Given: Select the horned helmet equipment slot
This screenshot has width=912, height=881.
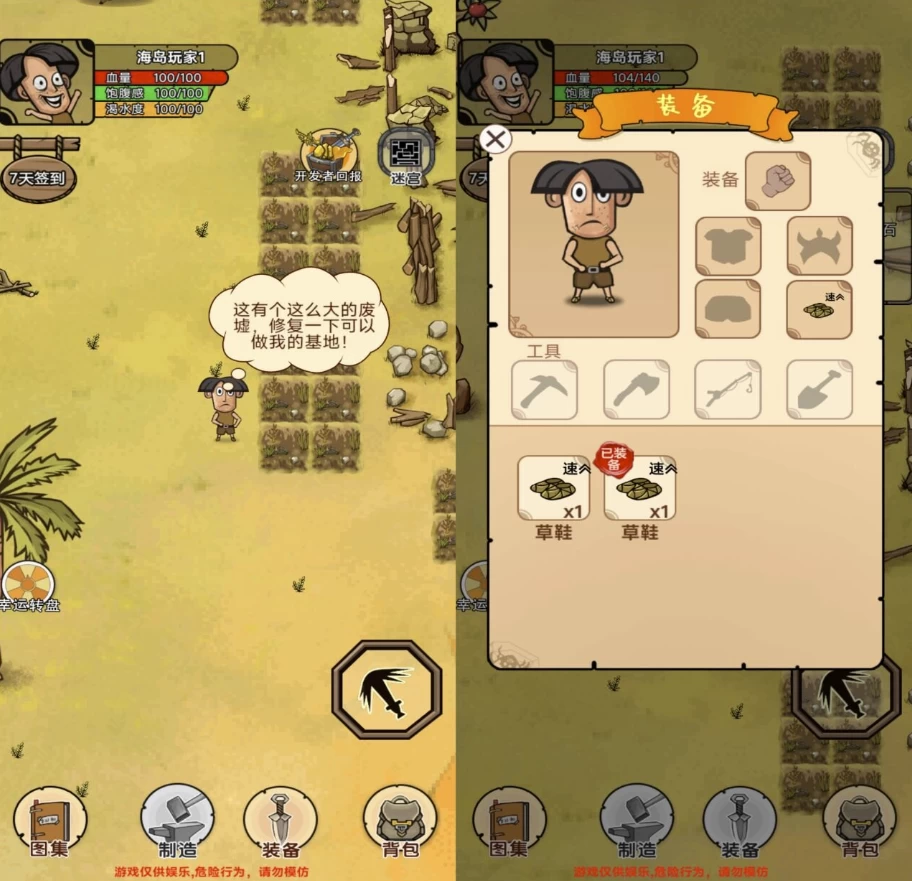Looking at the screenshot, I should click(x=819, y=246).
